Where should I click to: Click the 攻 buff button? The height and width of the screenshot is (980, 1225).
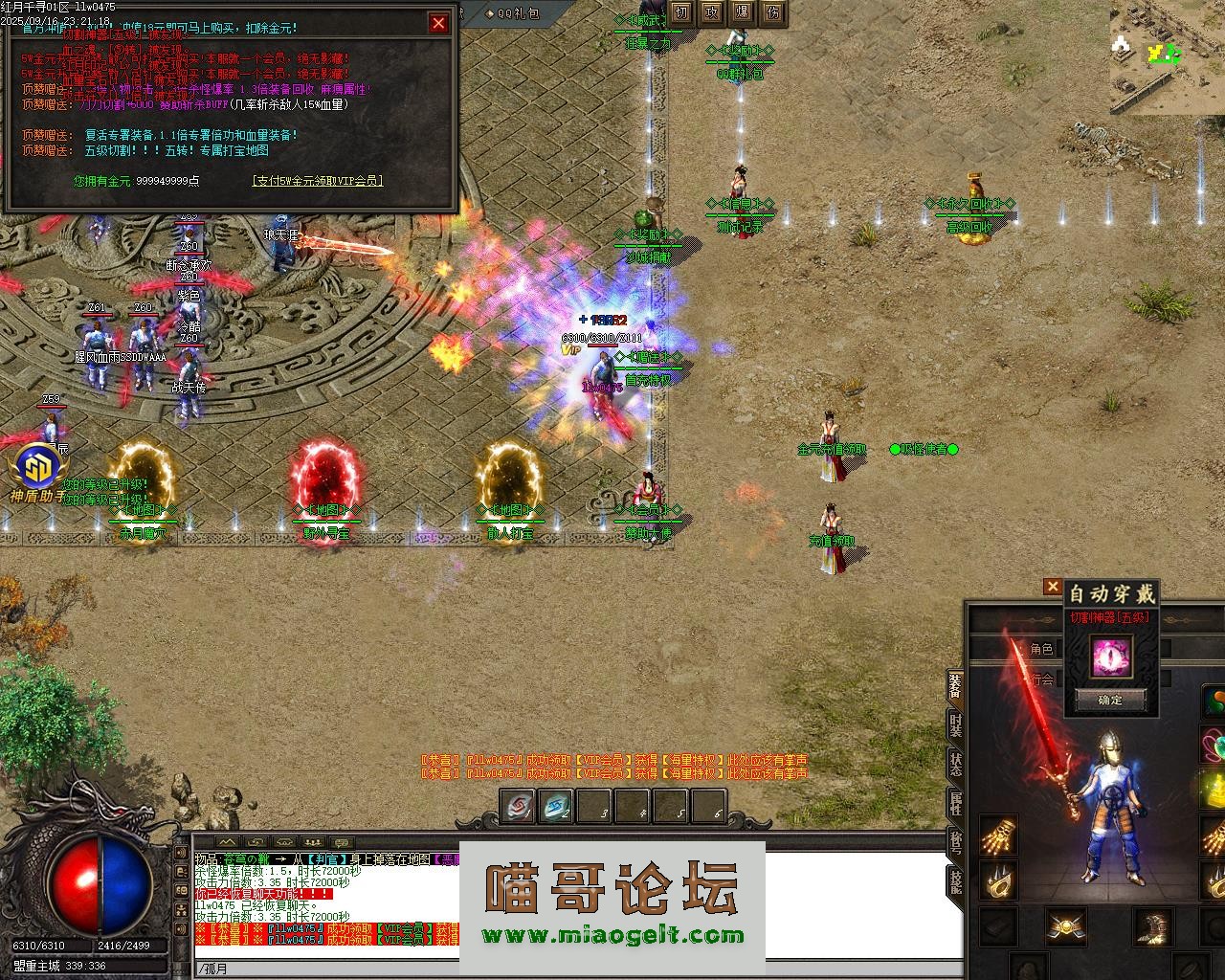711,12
